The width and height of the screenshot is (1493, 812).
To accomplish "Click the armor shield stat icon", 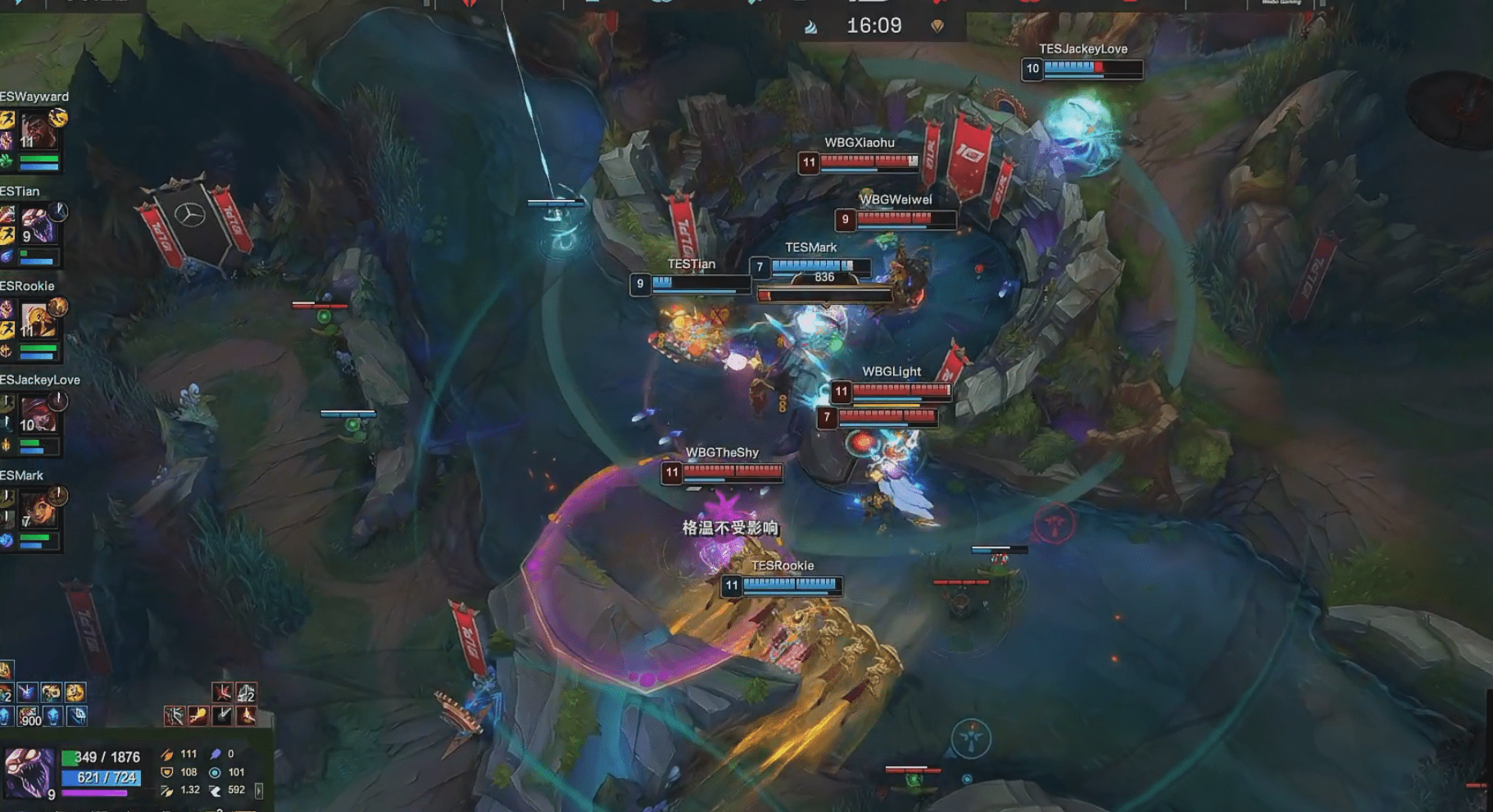I will (x=167, y=773).
